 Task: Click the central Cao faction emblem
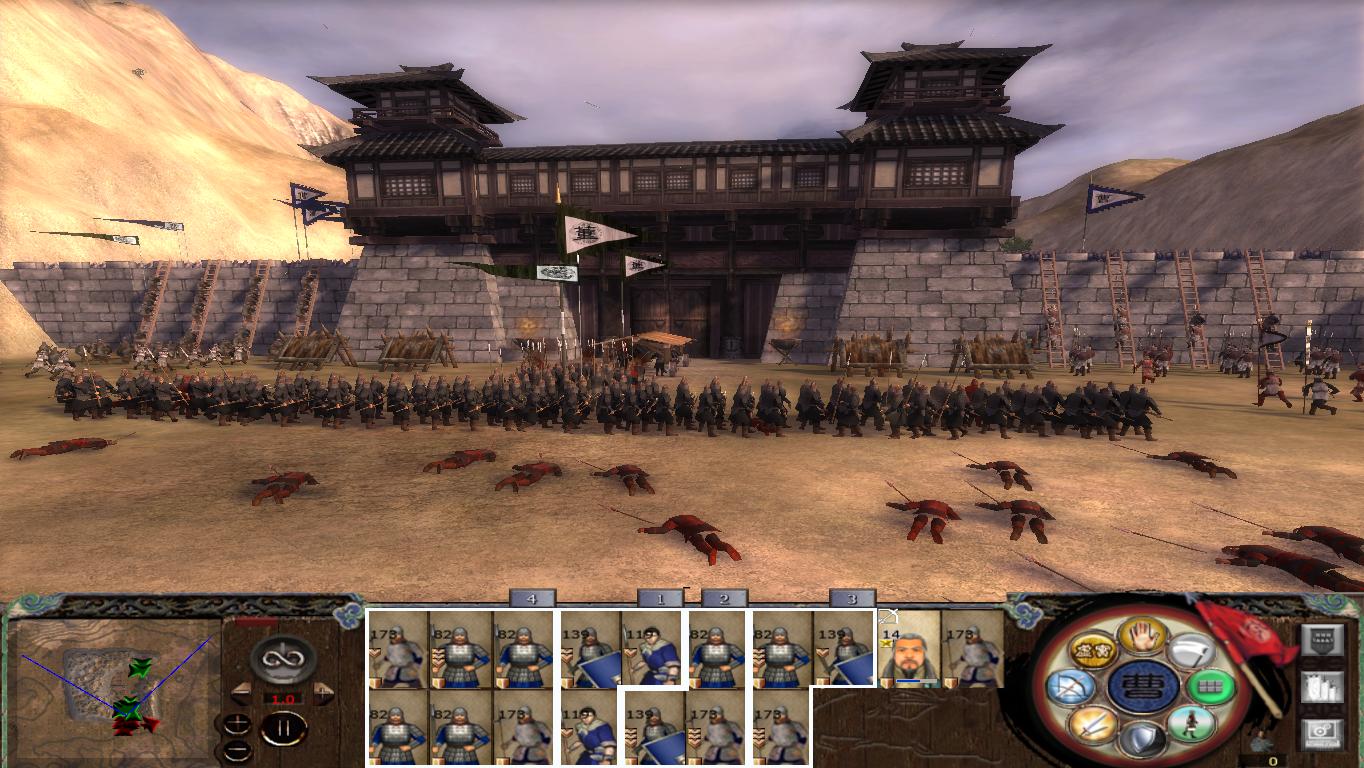1141,686
